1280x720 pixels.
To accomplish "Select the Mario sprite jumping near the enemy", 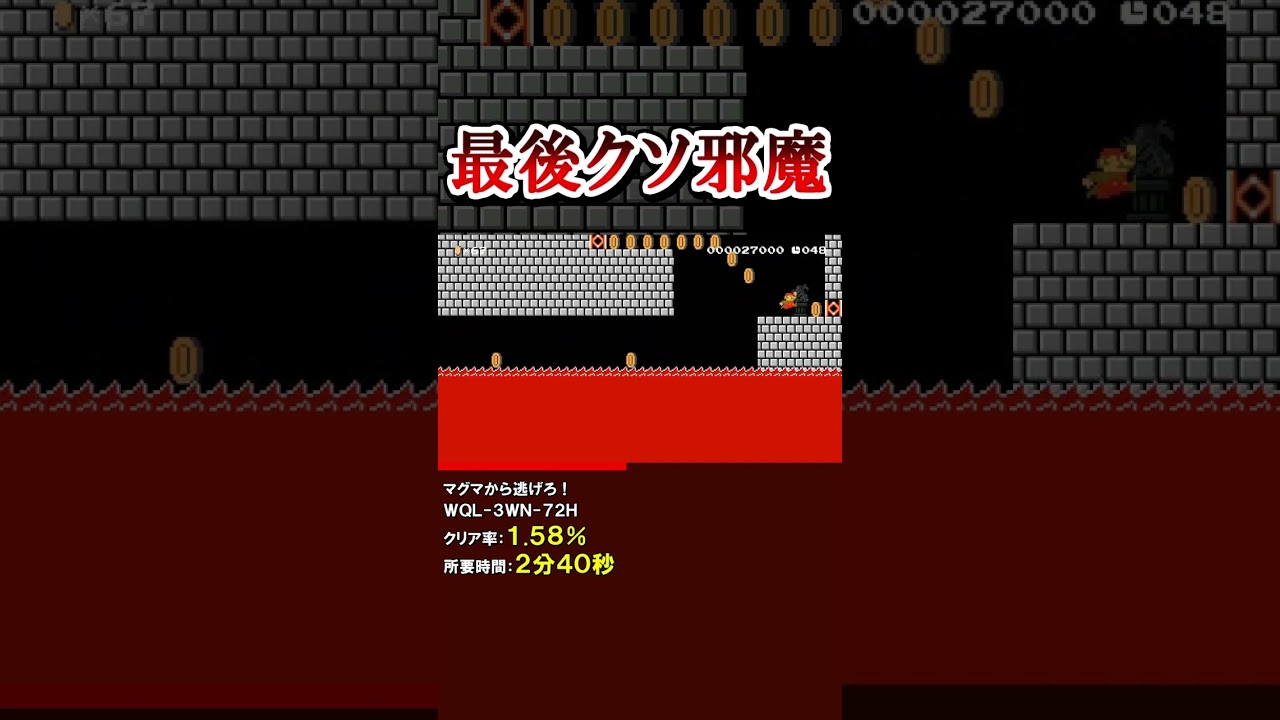I will point(789,300).
